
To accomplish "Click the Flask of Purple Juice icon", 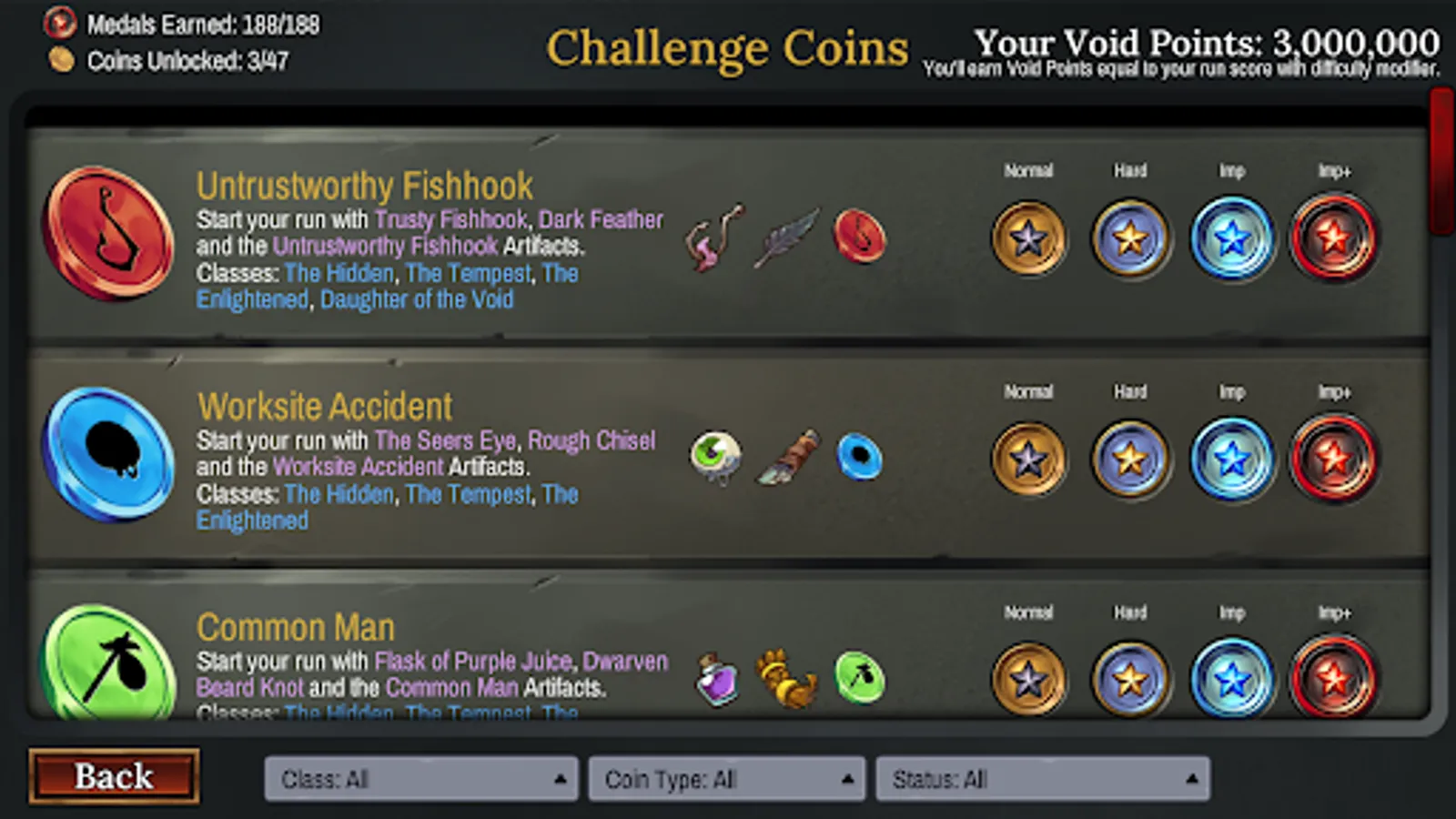I will pyautogui.click(x=716, y=677).
